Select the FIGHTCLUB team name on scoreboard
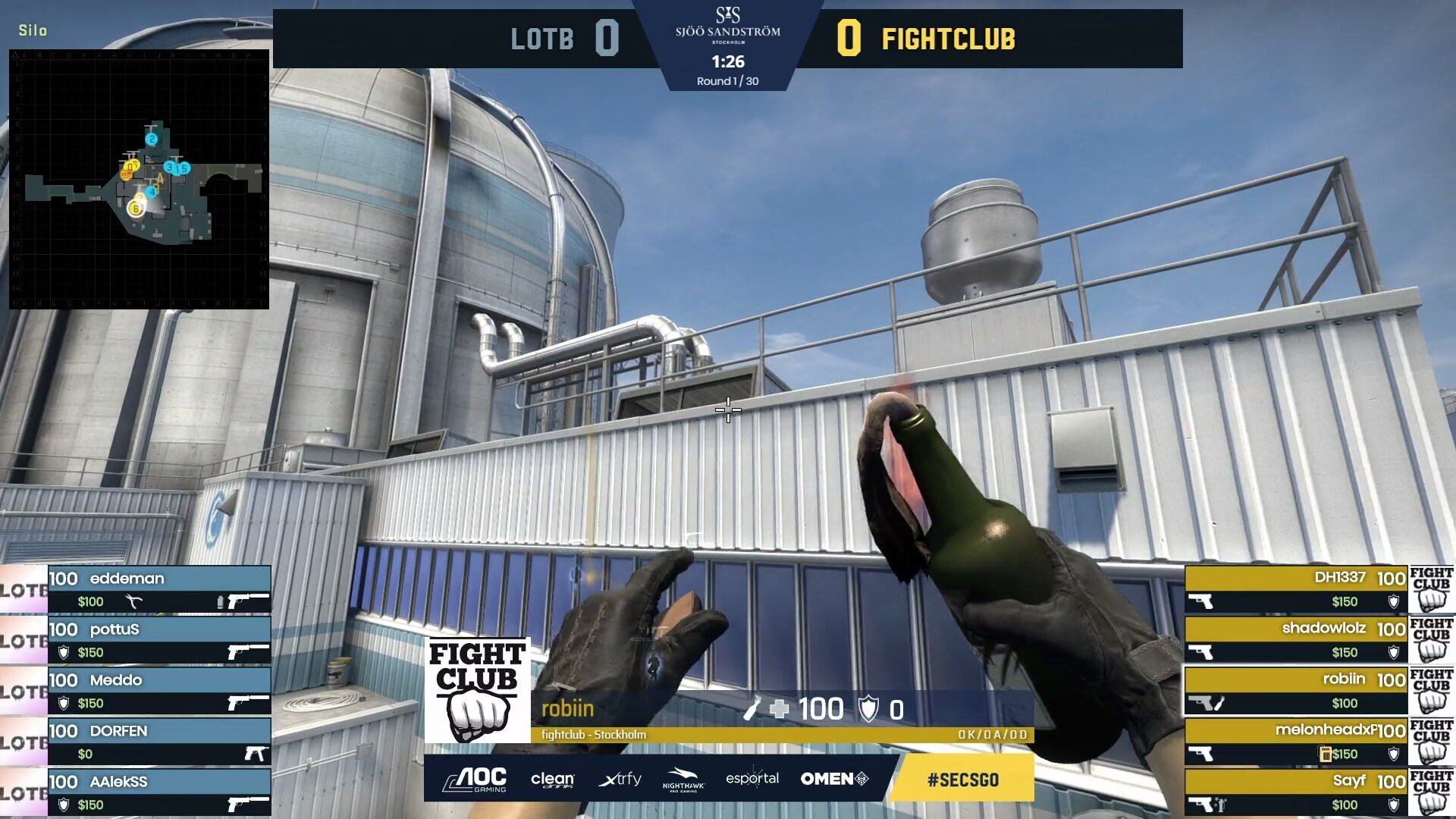This screenshot has height=819, width=1456. tap(948, 39)
